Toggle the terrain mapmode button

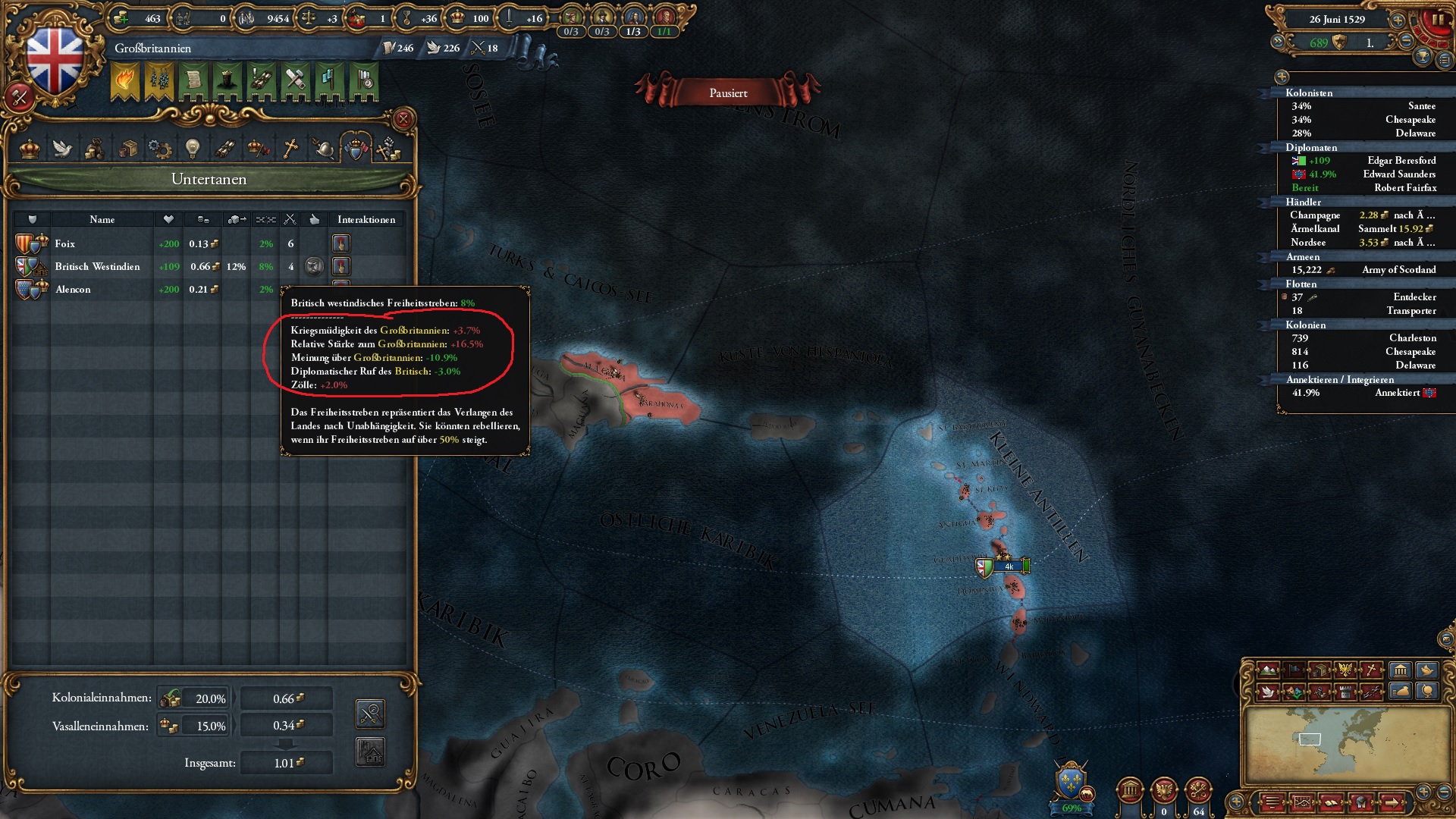click(1268, 670)
